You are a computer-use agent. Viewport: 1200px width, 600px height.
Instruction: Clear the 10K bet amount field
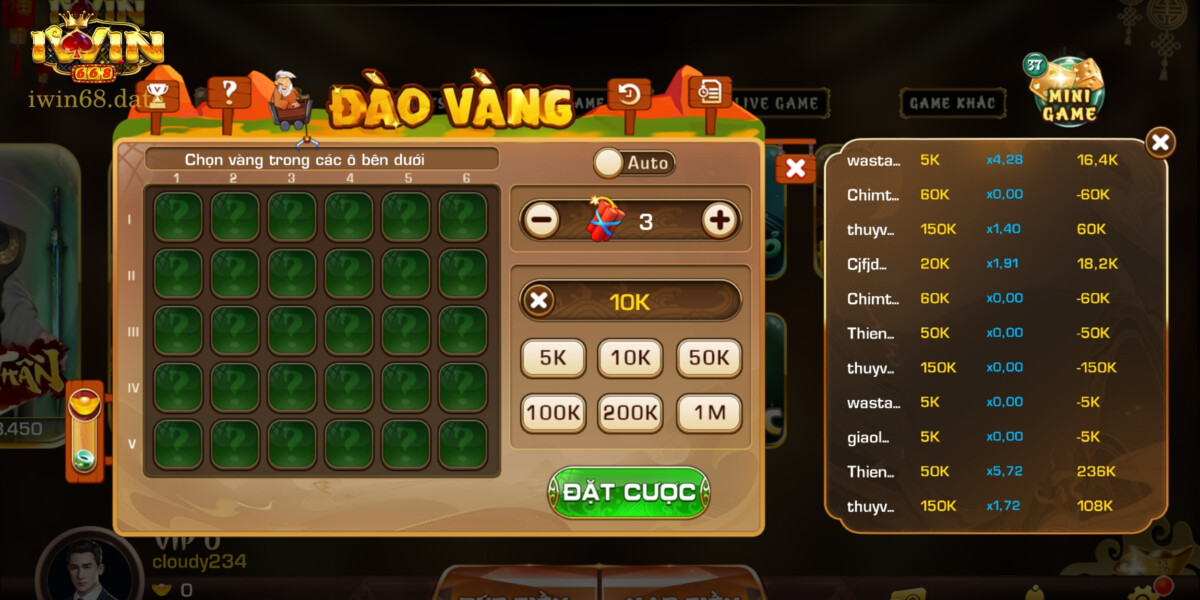pos(539,300)
